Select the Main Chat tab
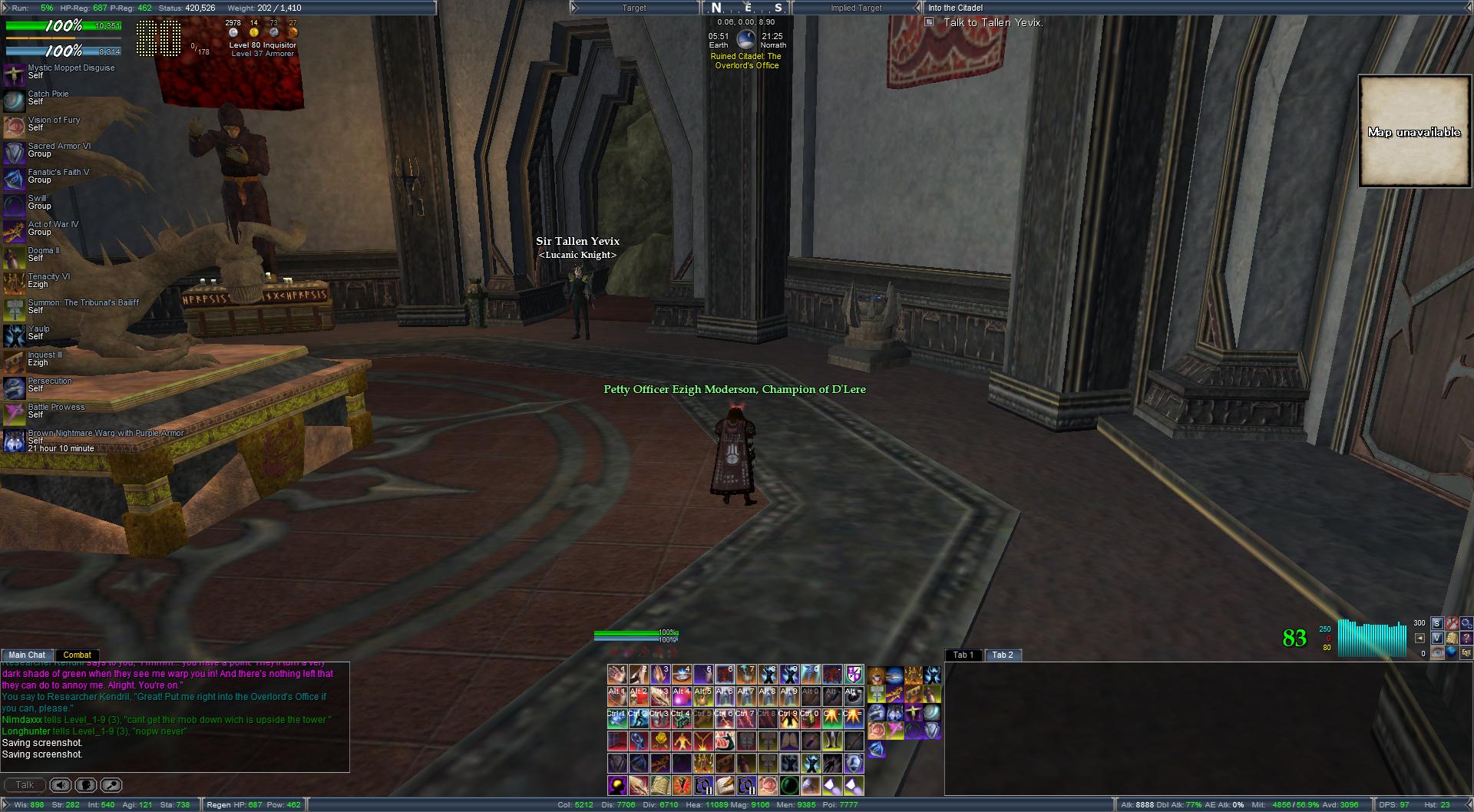Viewport: 1474px width, 812px height. [x=27, y=655]
